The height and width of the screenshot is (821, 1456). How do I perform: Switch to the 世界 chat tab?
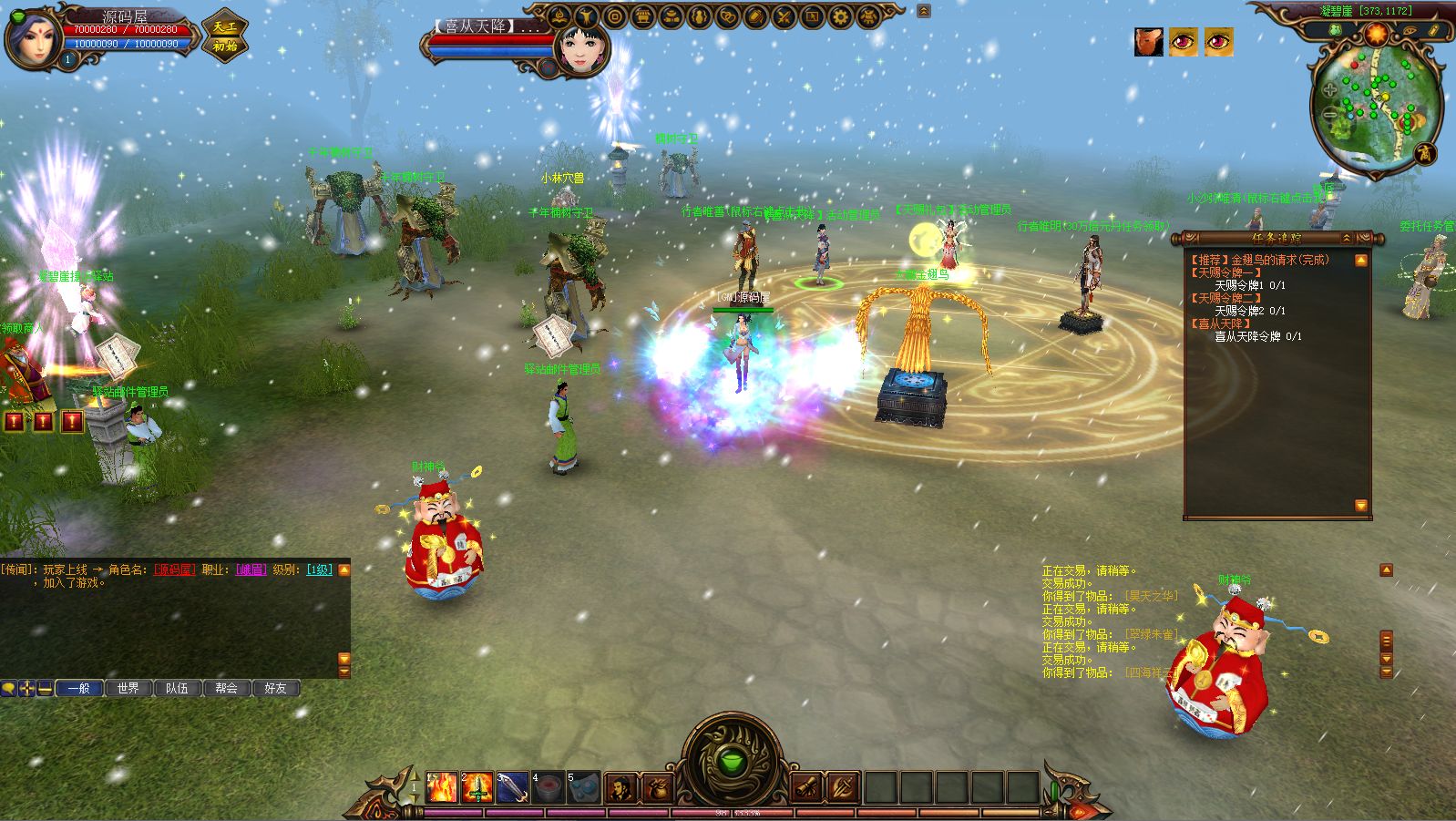pos(128,688)
